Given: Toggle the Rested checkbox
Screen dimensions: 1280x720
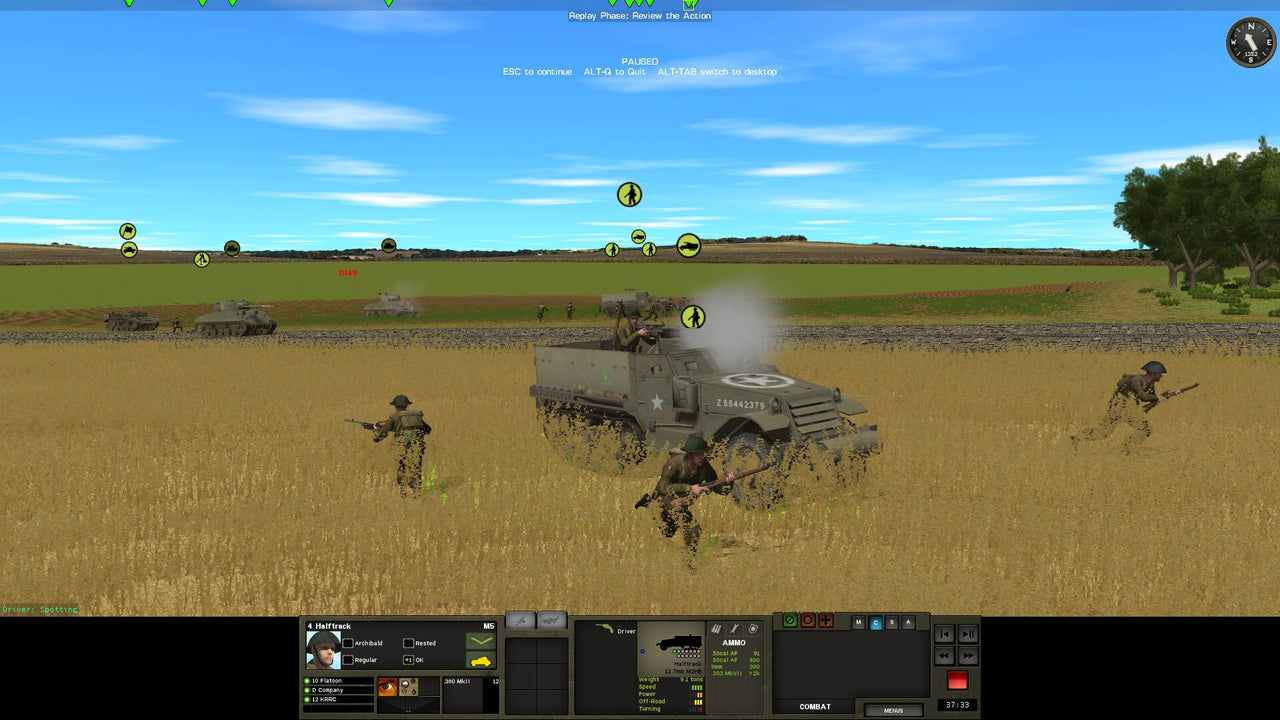Looking at the screenshot, I should point(409,642).
